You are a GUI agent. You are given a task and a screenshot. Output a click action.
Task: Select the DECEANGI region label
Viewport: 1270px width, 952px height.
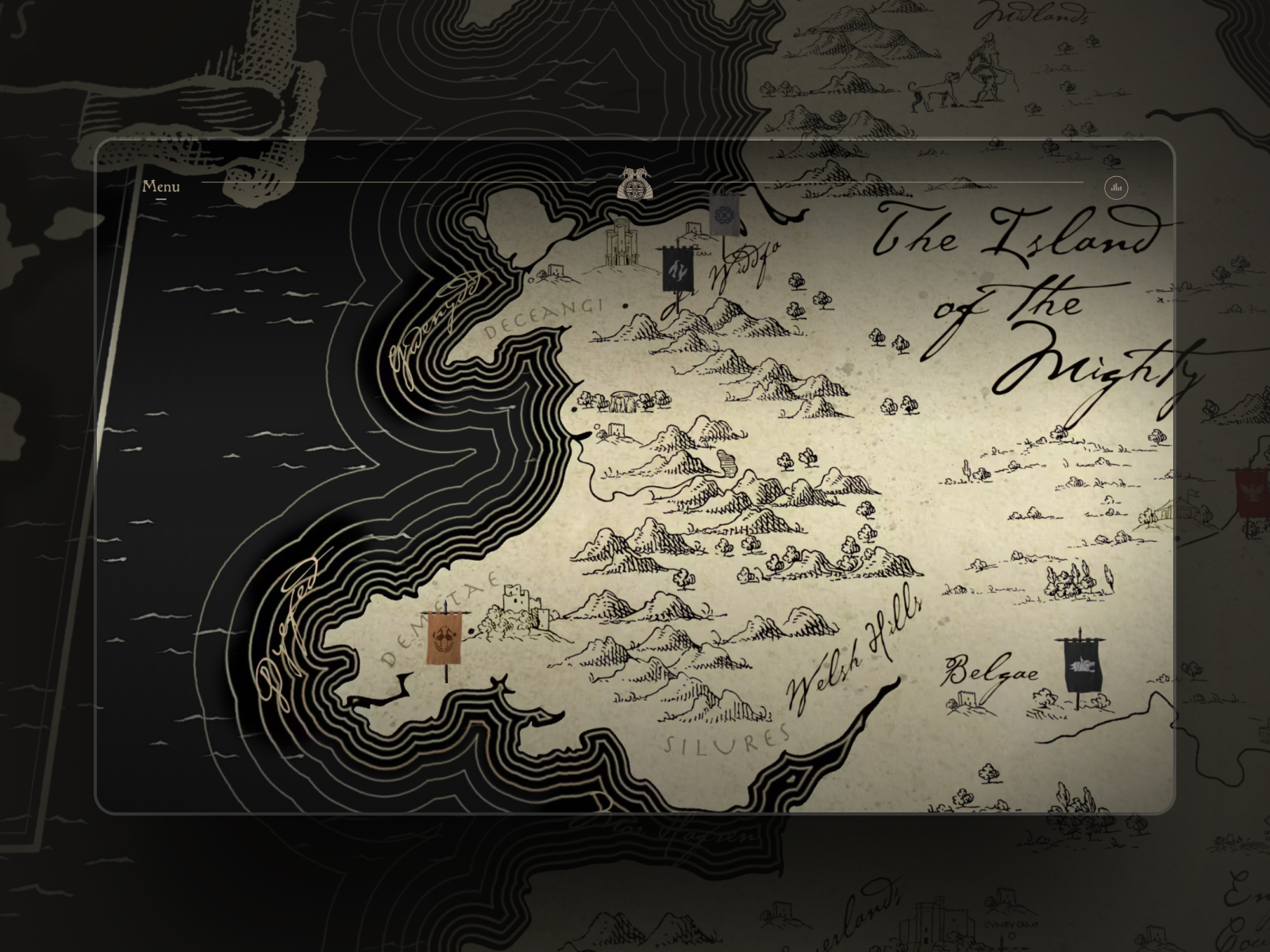coord(545,314)
